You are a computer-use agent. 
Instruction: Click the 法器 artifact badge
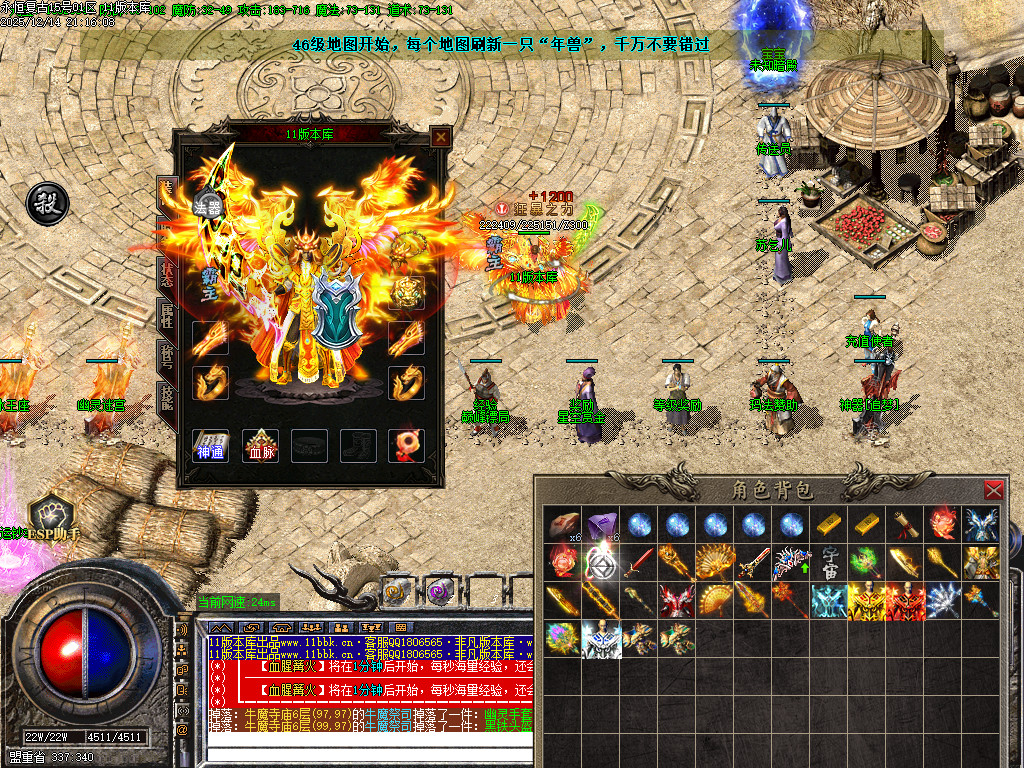(207, 208)
